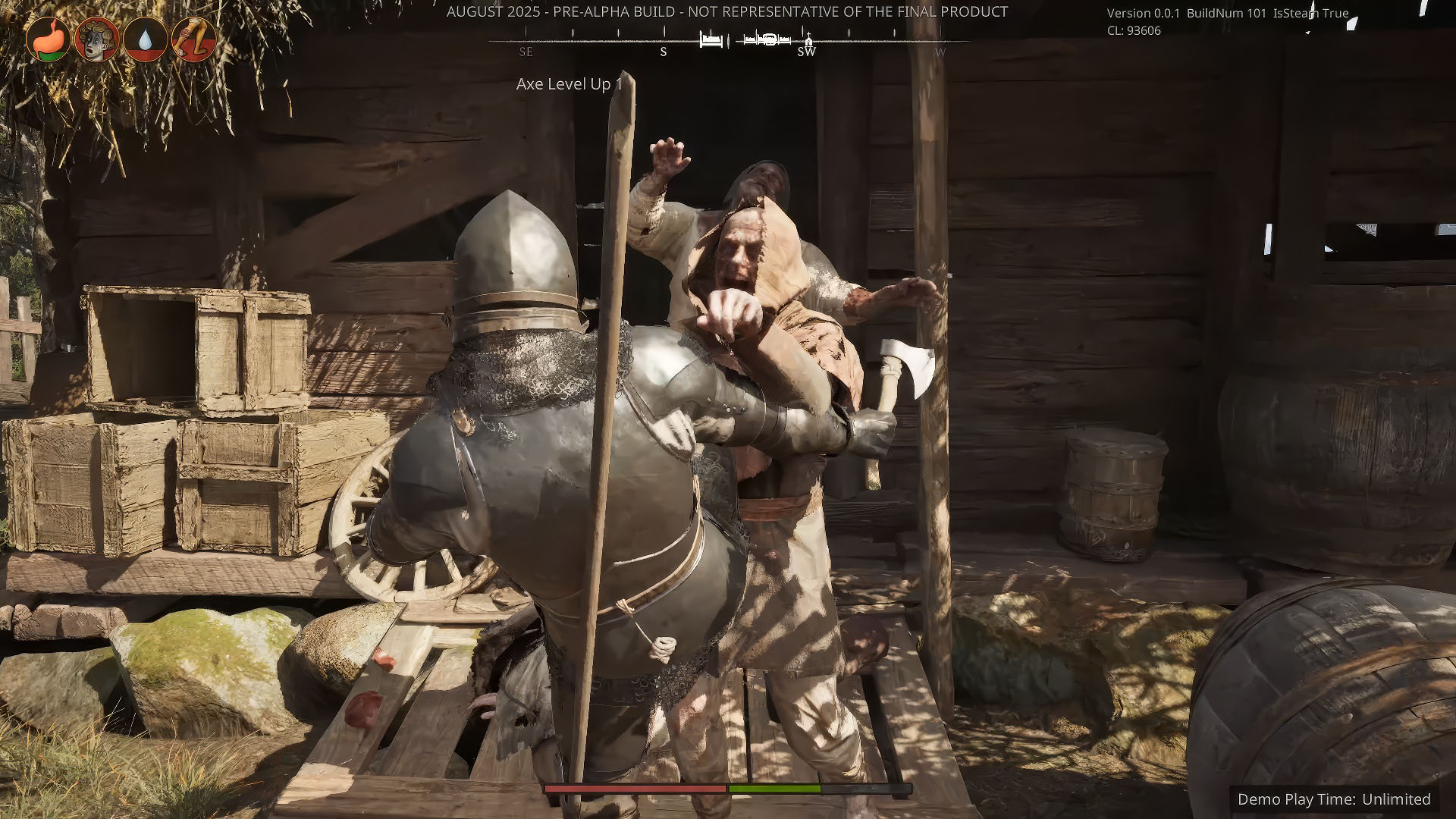
Task: Expand the S direction marker on the compass
Action: click(662, 52)
